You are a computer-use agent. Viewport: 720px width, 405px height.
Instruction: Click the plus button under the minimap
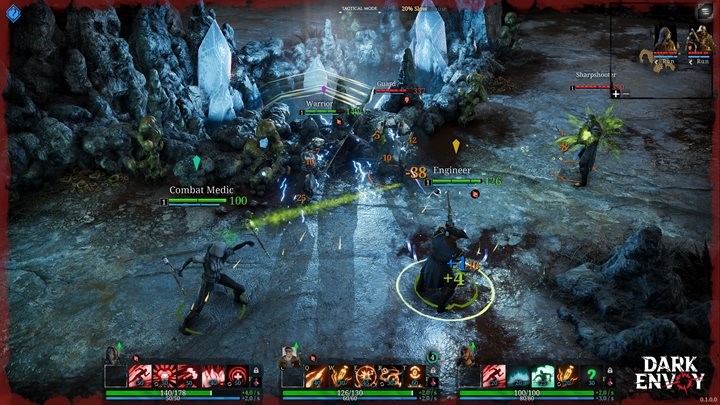tap(616, 94)
